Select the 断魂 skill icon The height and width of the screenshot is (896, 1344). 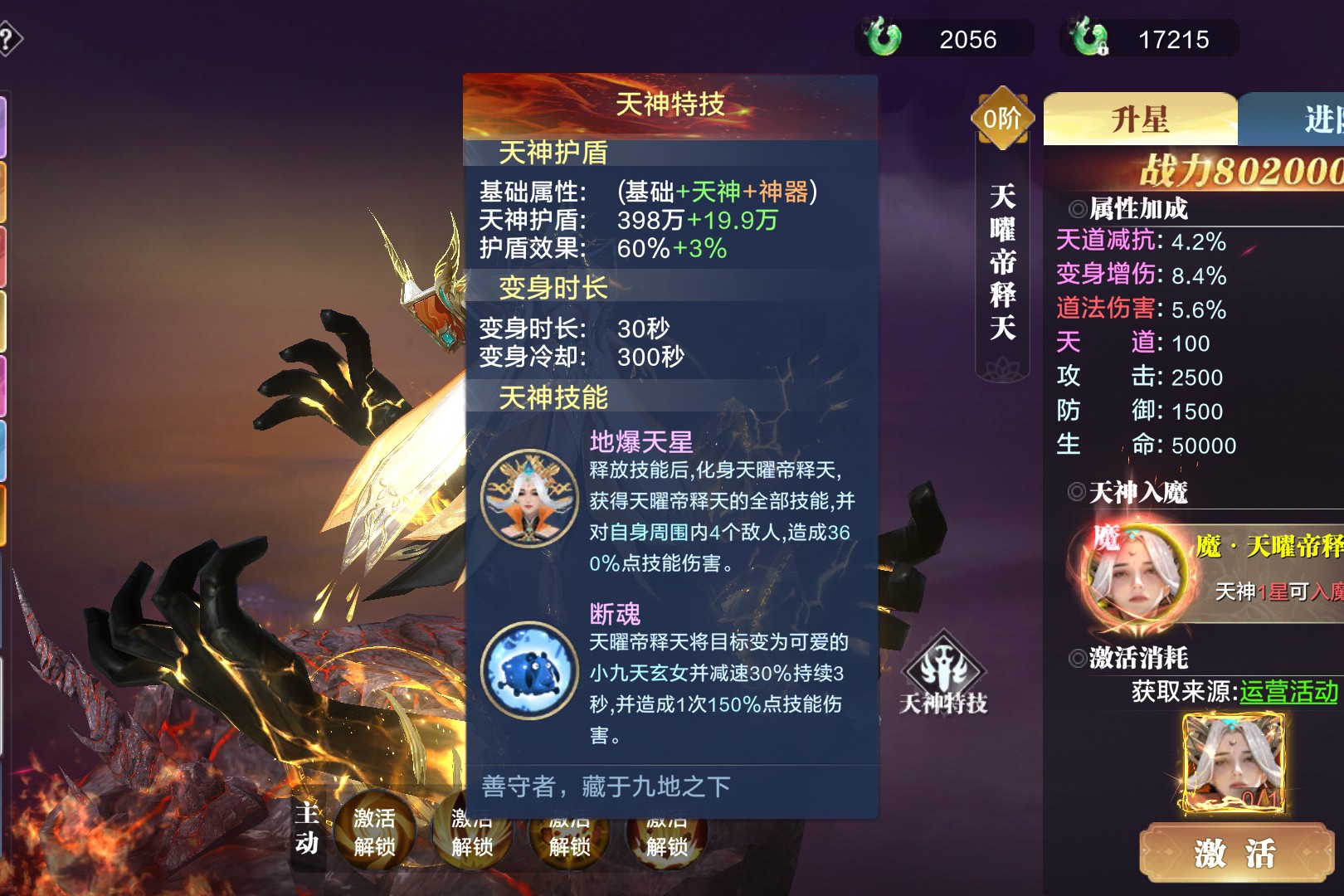529,670
